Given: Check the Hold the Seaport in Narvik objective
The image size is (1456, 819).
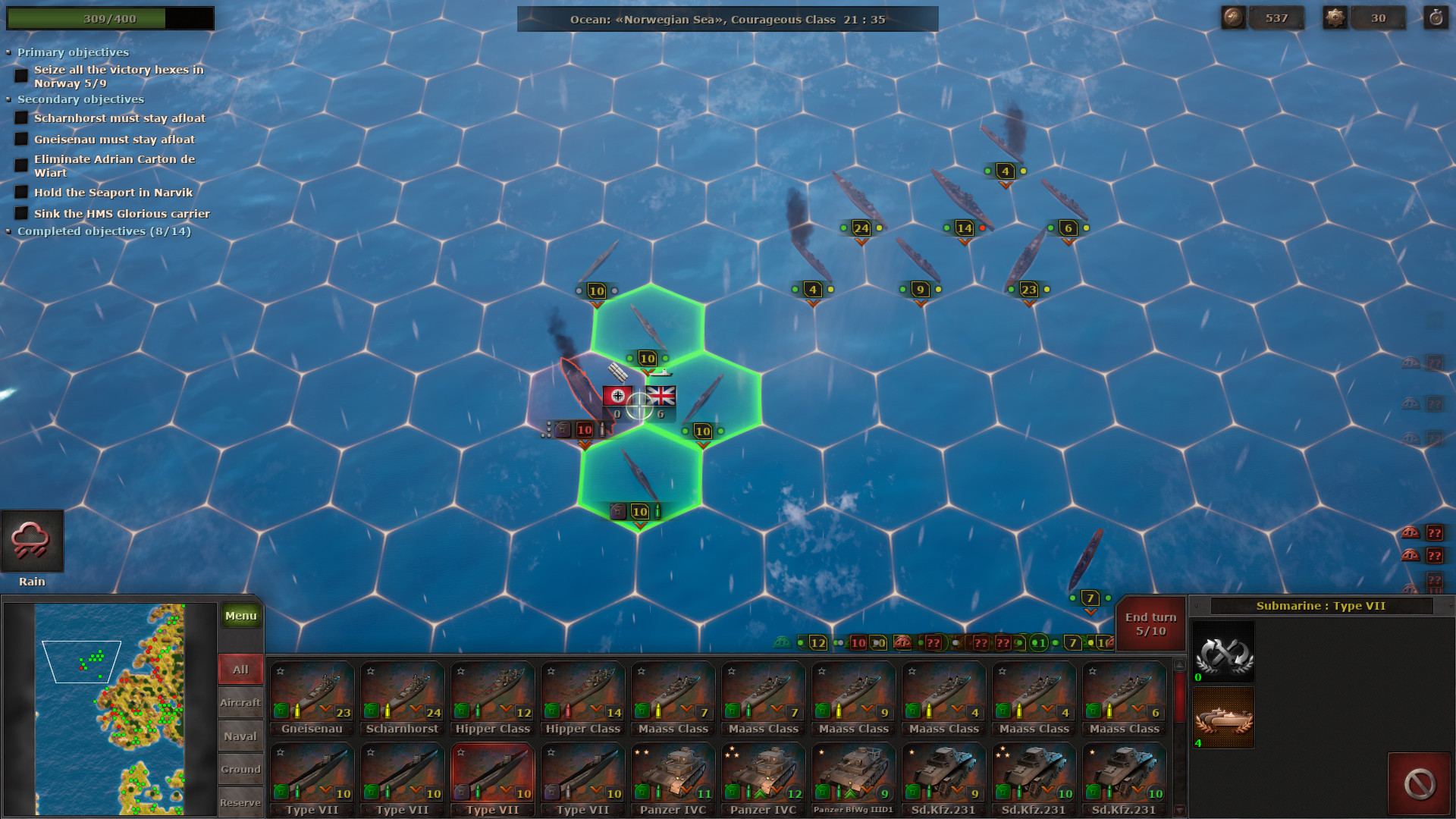Looking at the screenshot, I should [x=20, y=192].
